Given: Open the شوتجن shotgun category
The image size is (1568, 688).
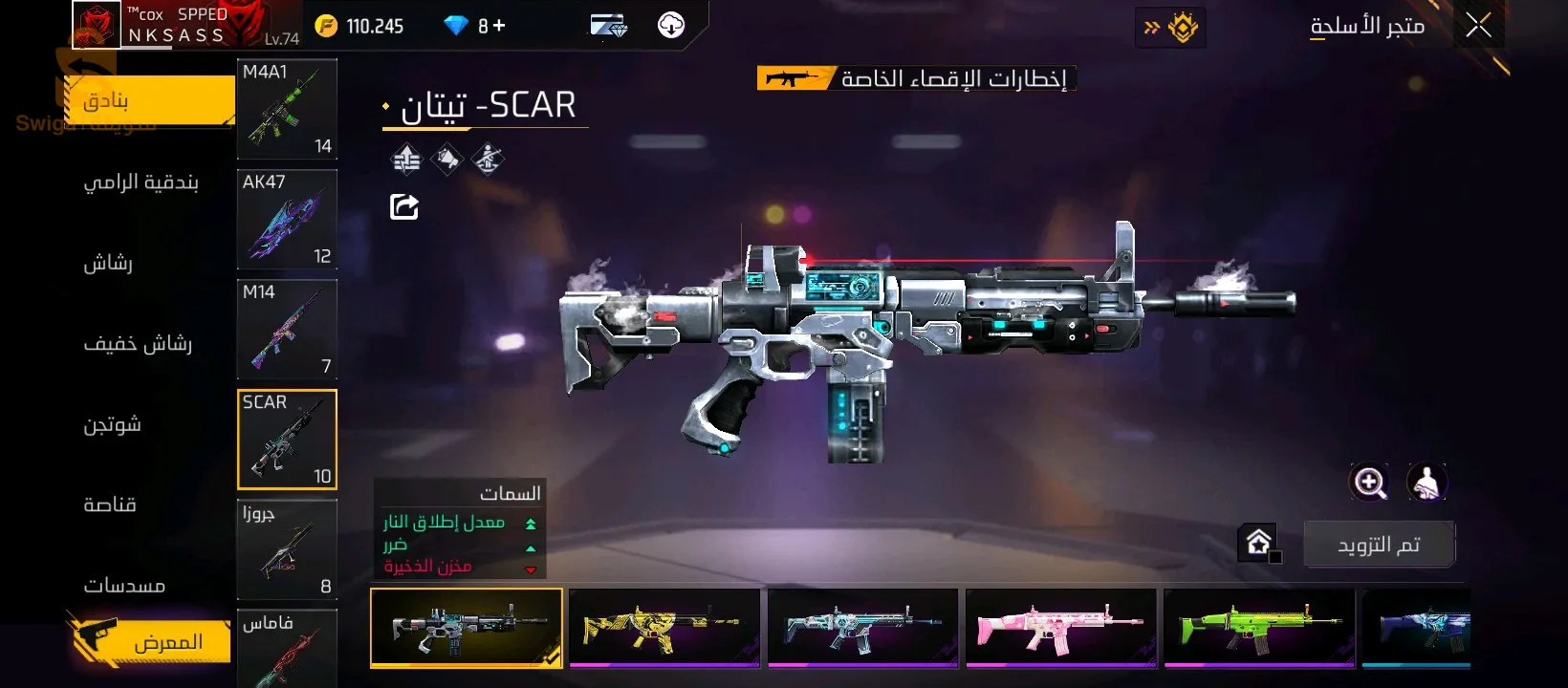Looking at the screenshot, I should (x=112, y=424).
